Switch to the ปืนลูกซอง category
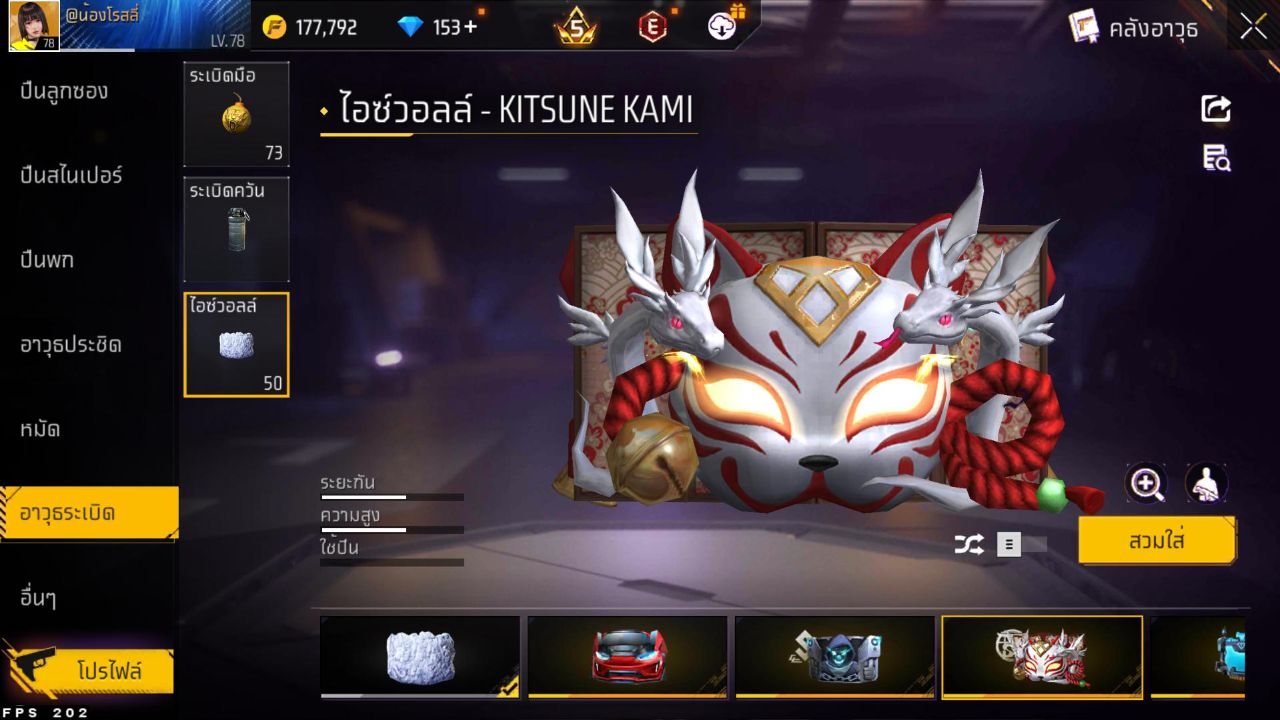The image size is (1280, 720). [64, 92]
